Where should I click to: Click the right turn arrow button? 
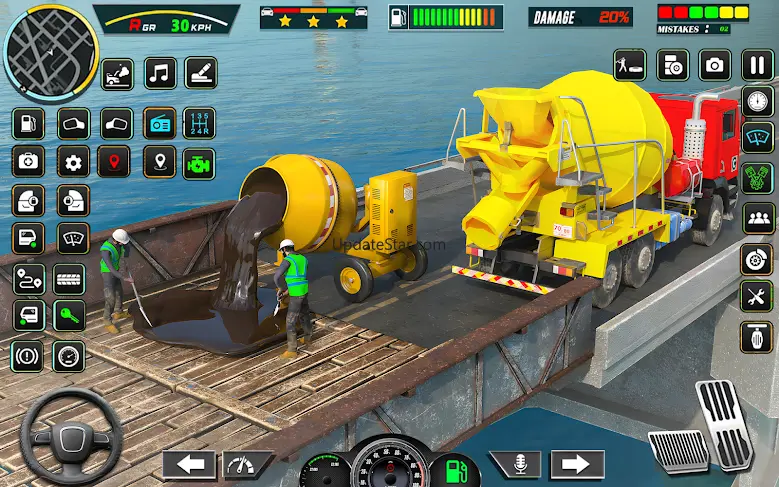tap(576, 465)
